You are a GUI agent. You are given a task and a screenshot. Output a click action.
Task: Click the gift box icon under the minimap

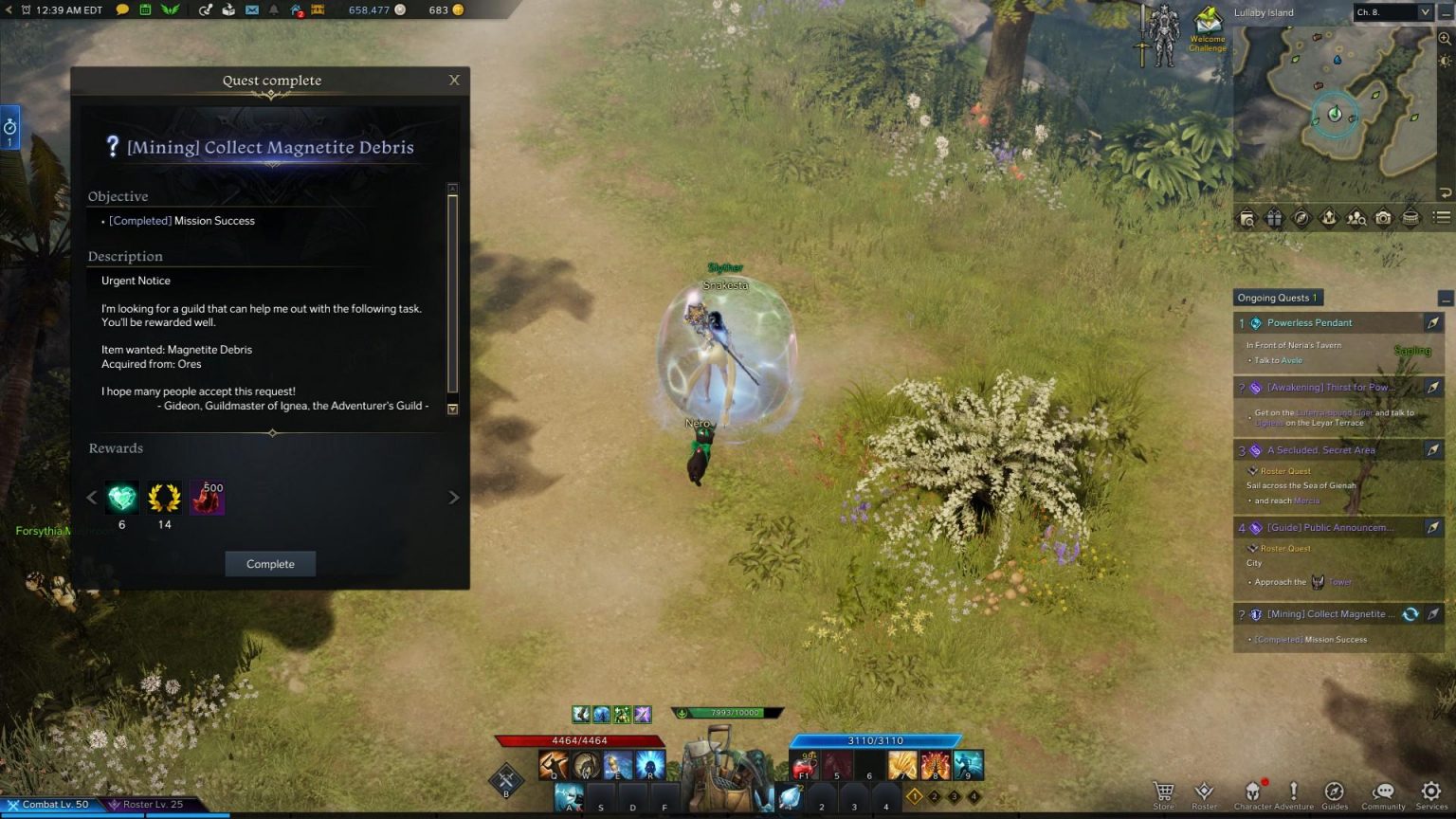click(x=1275, y=218)
